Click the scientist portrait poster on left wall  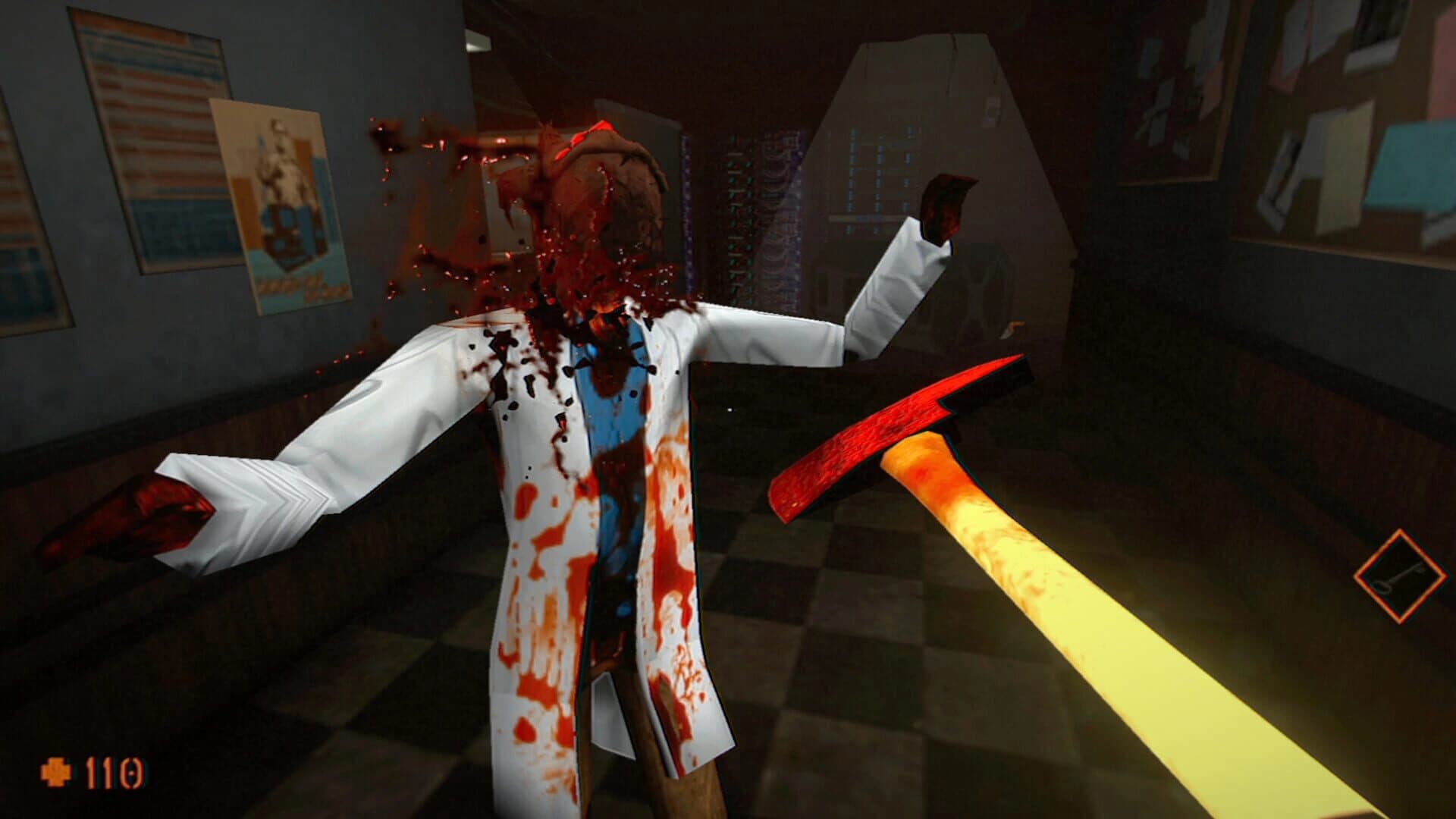(281, 205)
